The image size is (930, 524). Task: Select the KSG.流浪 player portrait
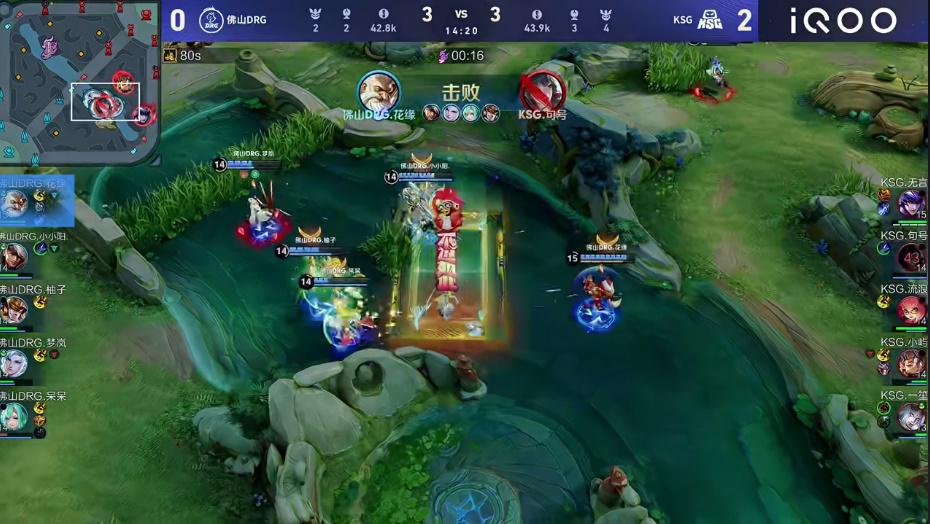click(911, 310)
